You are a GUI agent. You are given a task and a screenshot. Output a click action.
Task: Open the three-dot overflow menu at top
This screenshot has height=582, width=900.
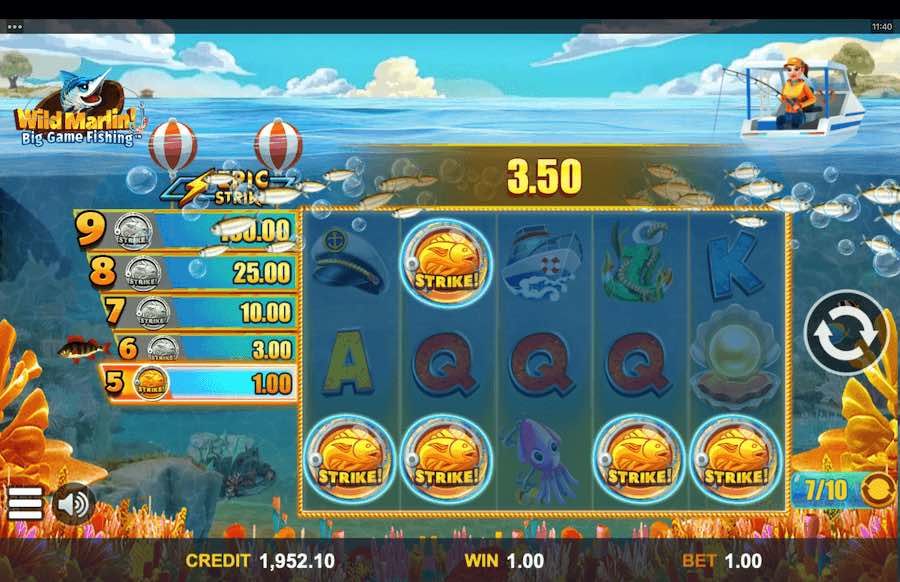point(14,27)
